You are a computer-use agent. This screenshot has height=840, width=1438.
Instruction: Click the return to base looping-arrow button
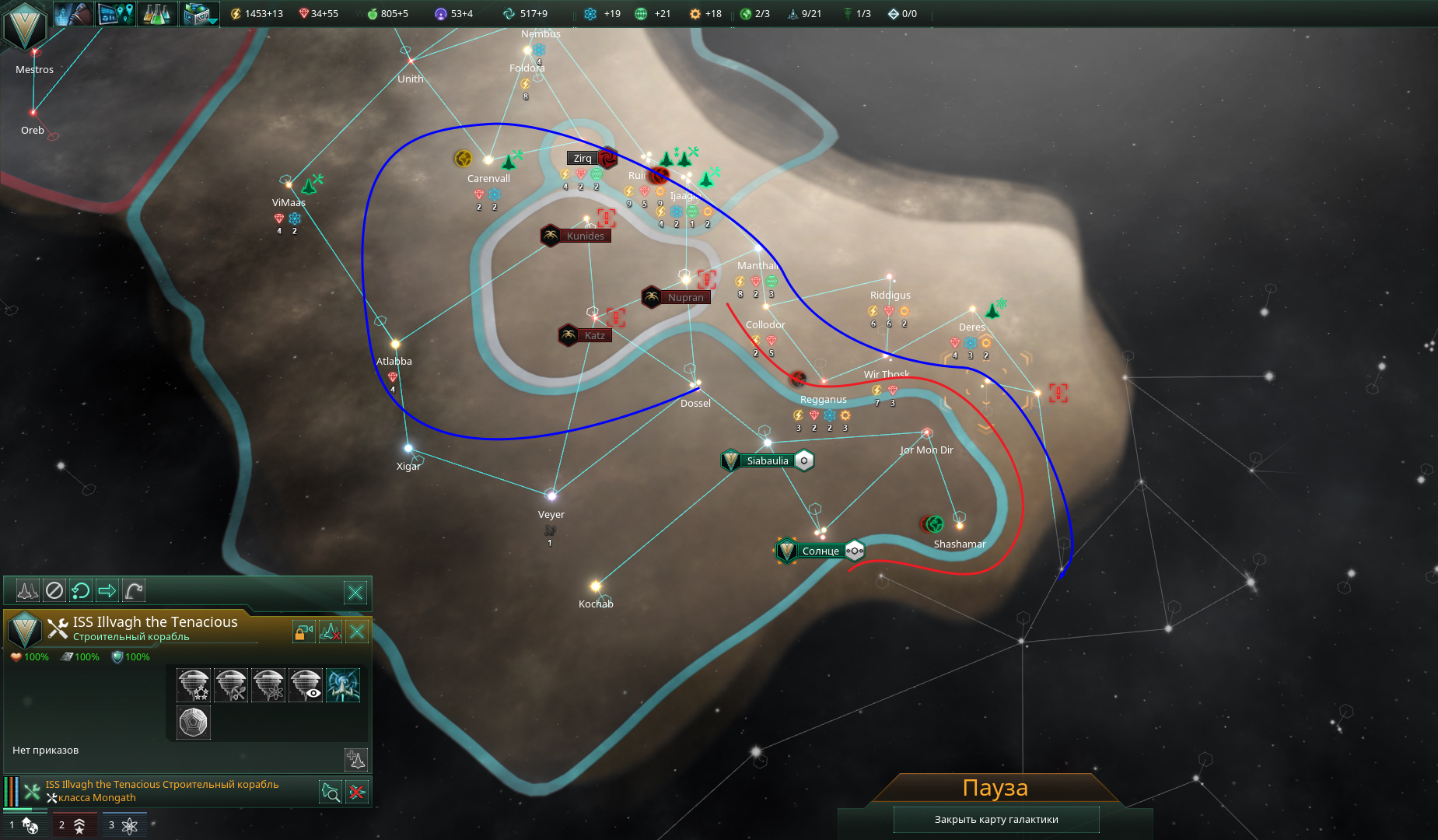click(81, 591)
